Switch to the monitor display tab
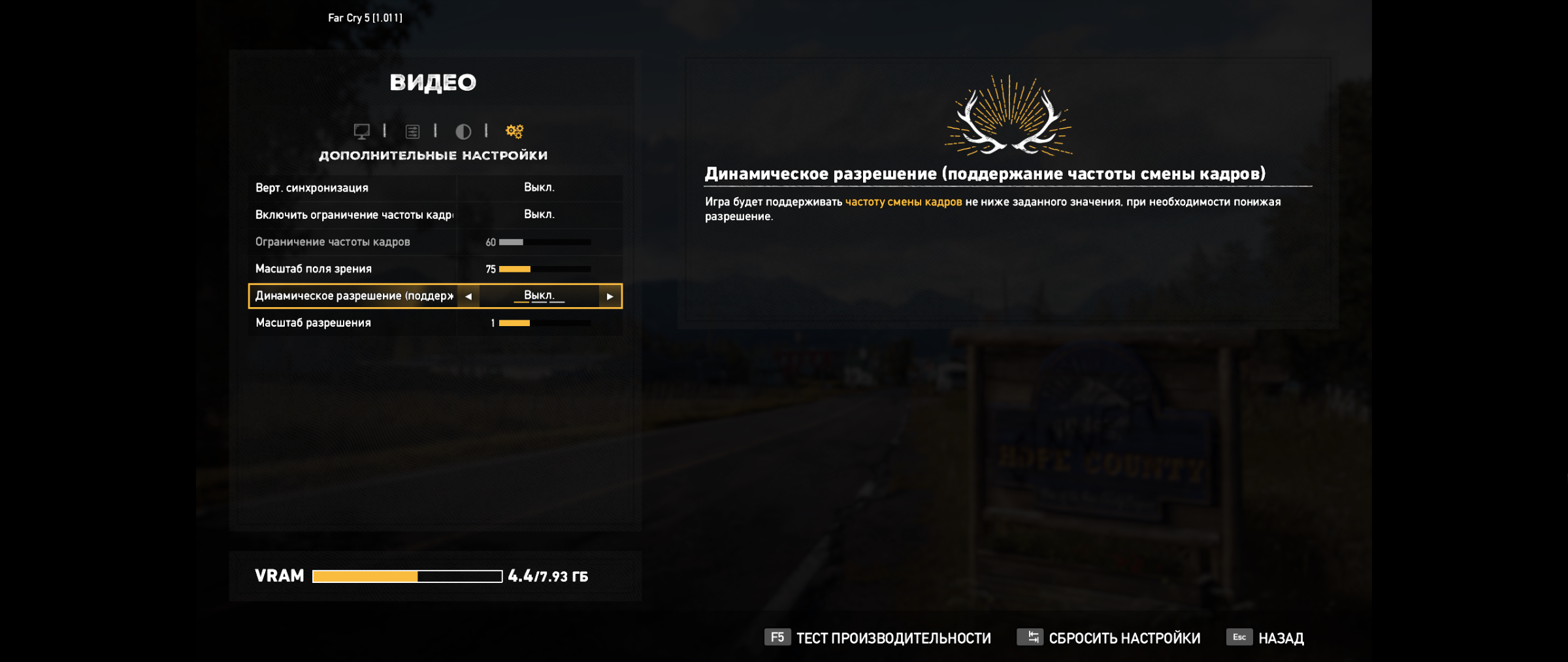The image size is (1568, 662). 361,131
